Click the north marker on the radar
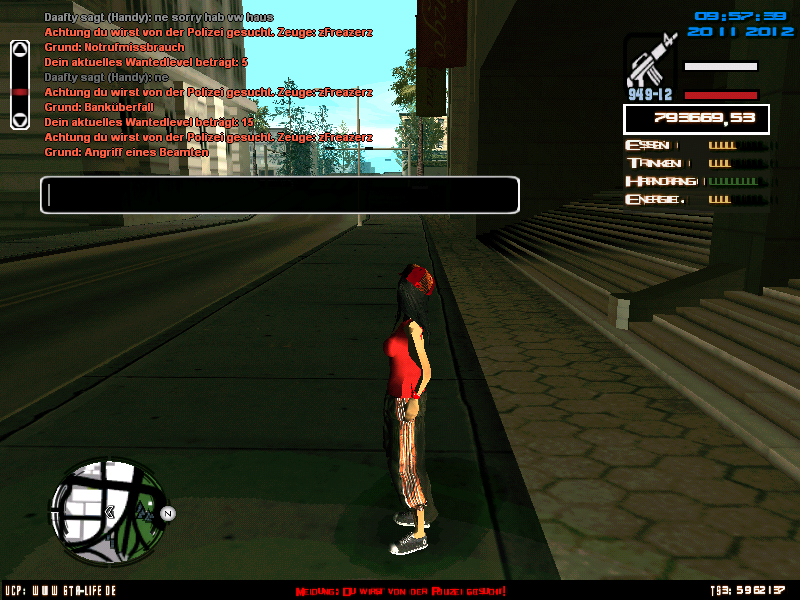 (168, 514)
